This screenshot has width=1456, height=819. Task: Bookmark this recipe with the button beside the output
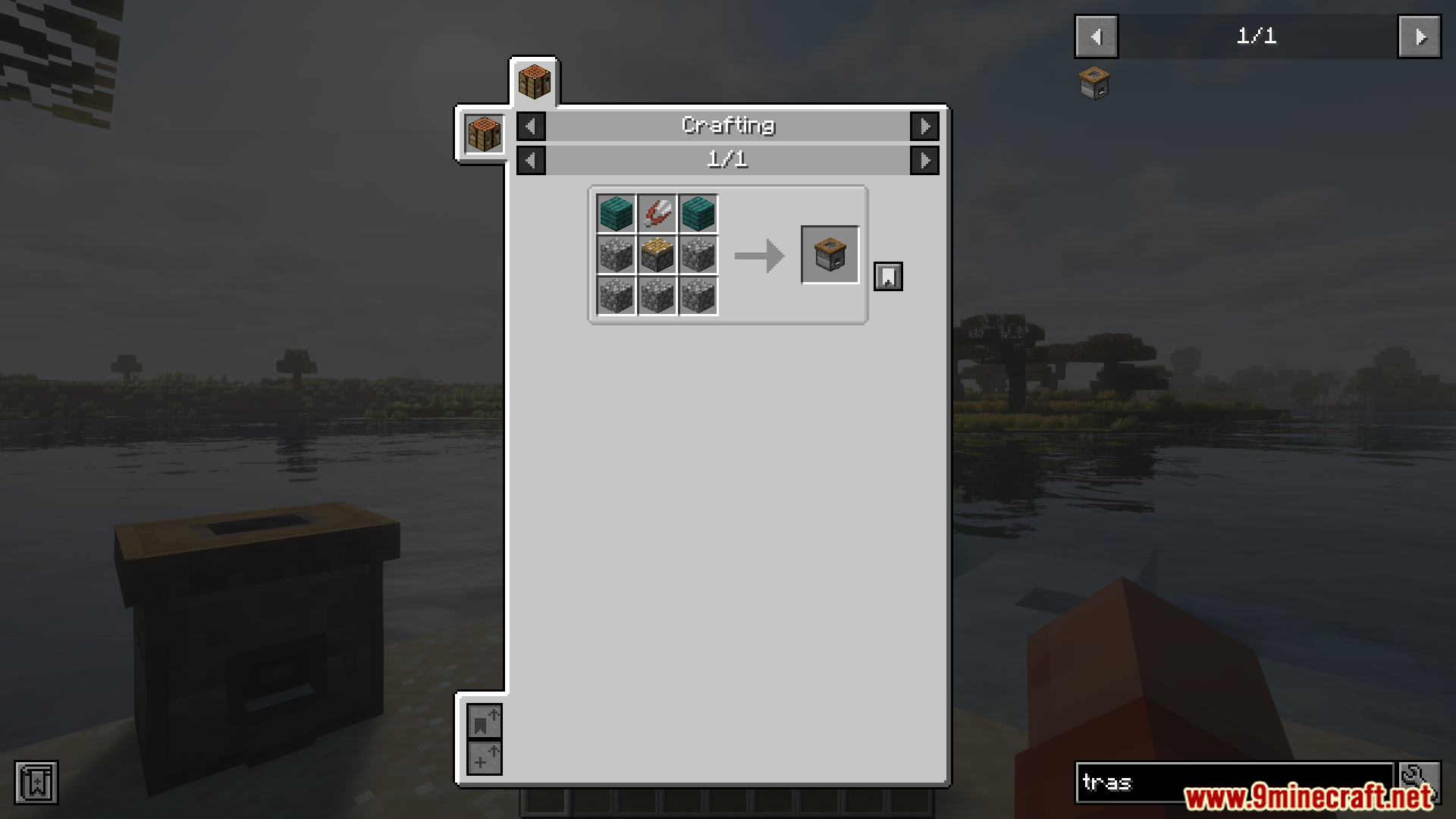pos(888,277)
